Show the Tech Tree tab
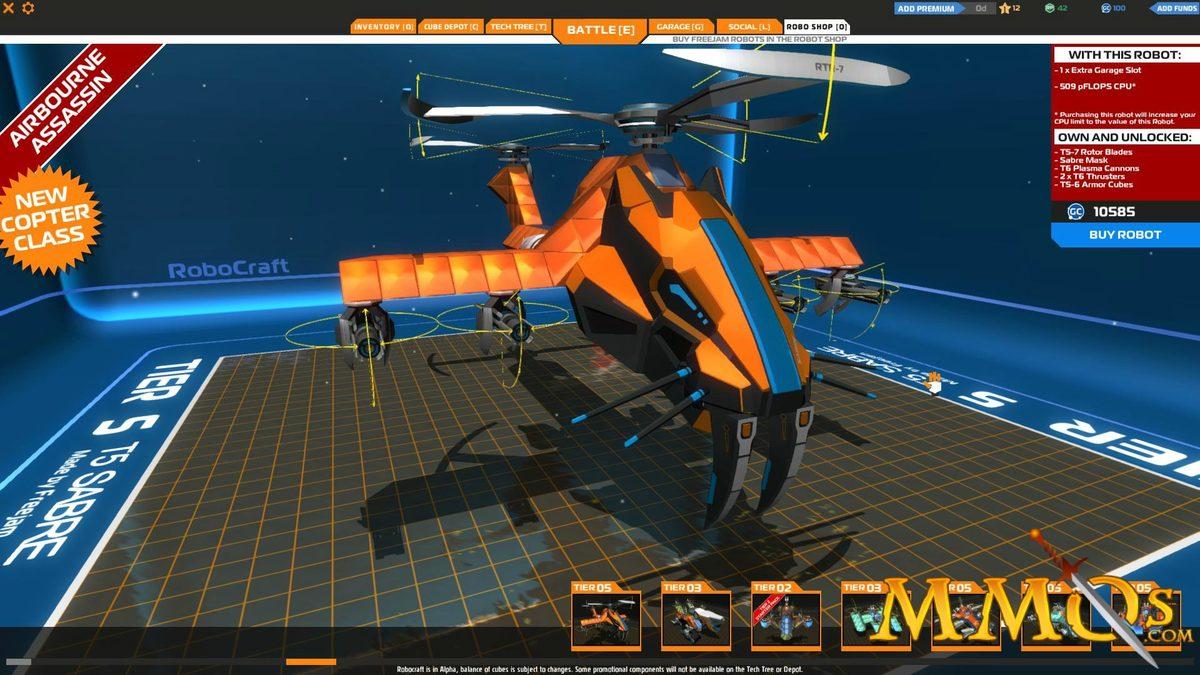 pos(519,27)
